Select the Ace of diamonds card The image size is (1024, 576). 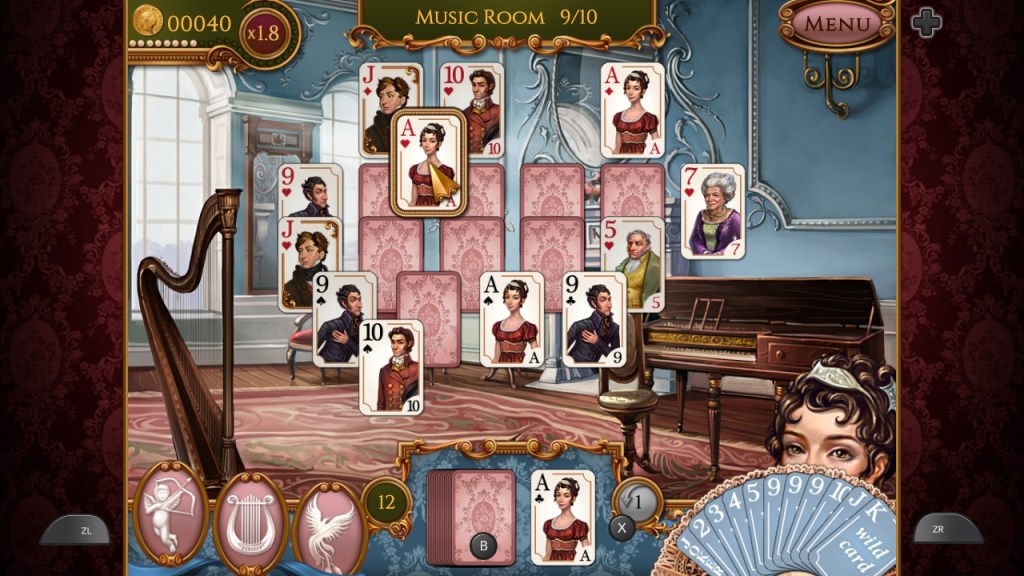632,110
